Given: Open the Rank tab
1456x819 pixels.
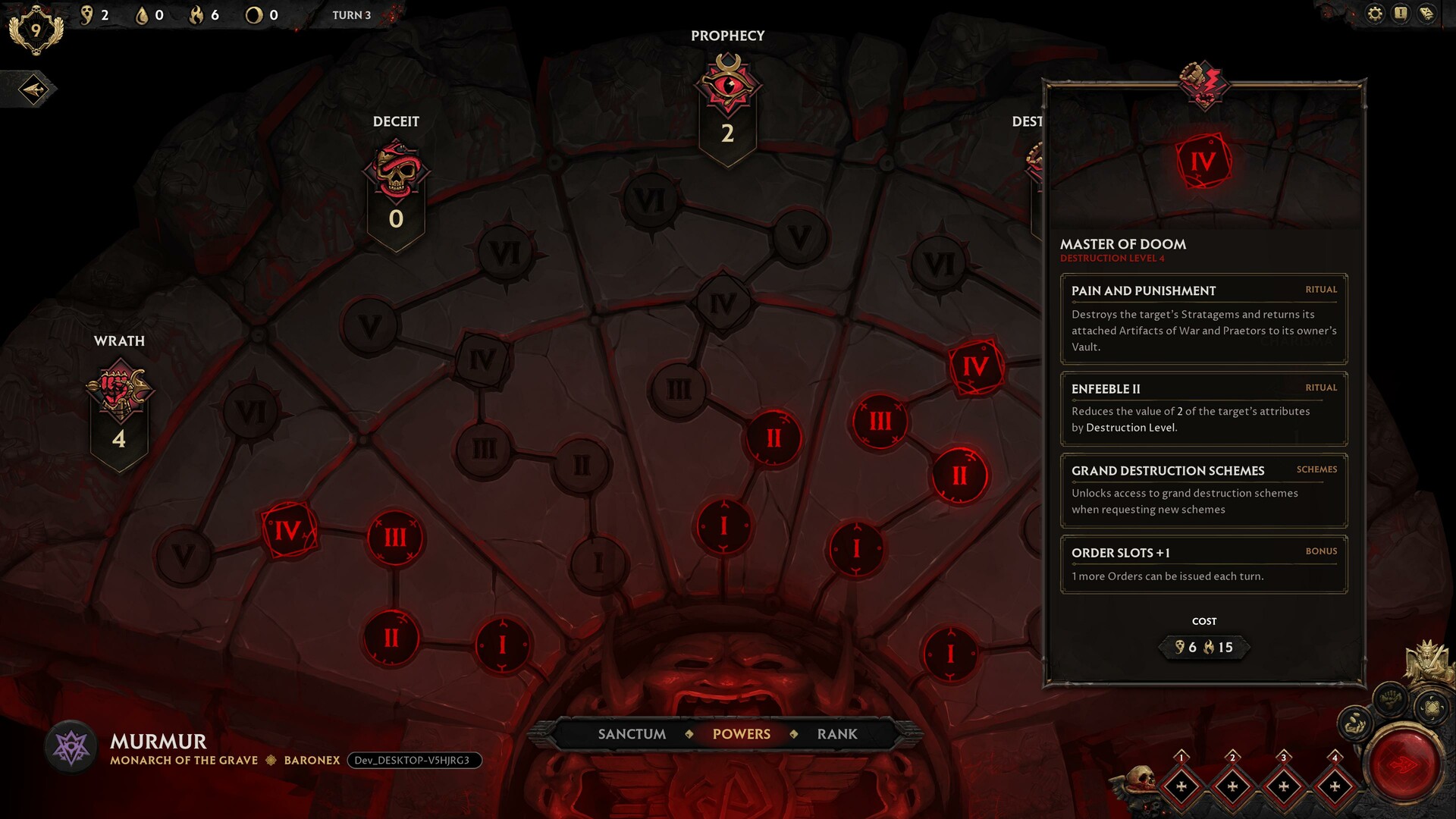Looking at the screenshot, I should click(837, 734).
